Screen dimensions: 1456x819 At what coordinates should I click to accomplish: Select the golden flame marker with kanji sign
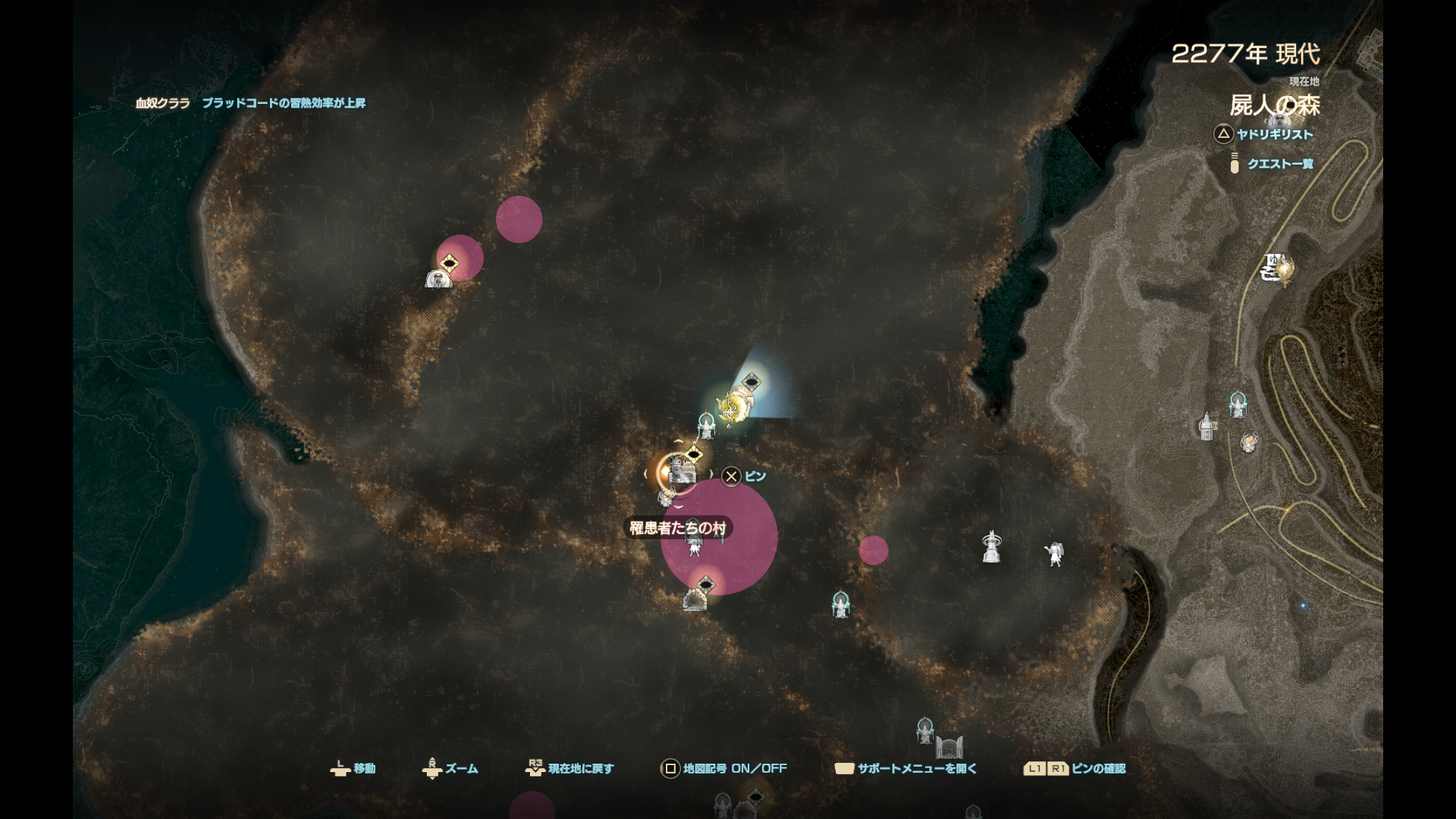tap(1276, 268)
